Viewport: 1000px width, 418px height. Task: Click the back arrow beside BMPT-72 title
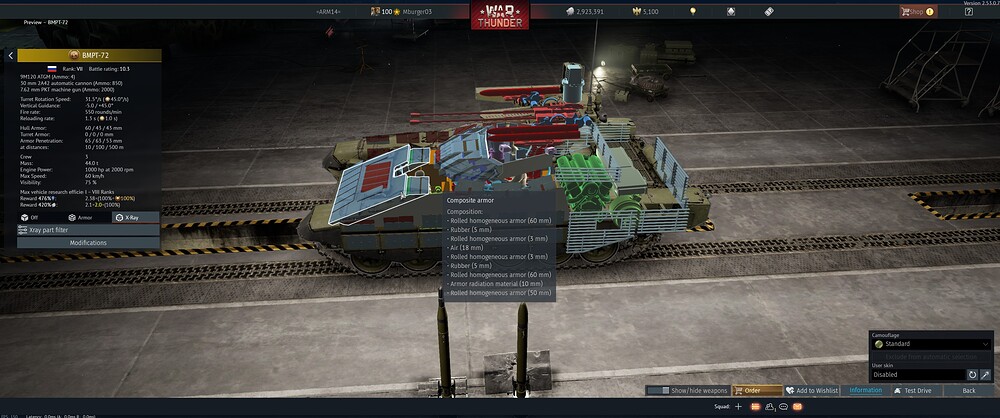tap(10, 56)
